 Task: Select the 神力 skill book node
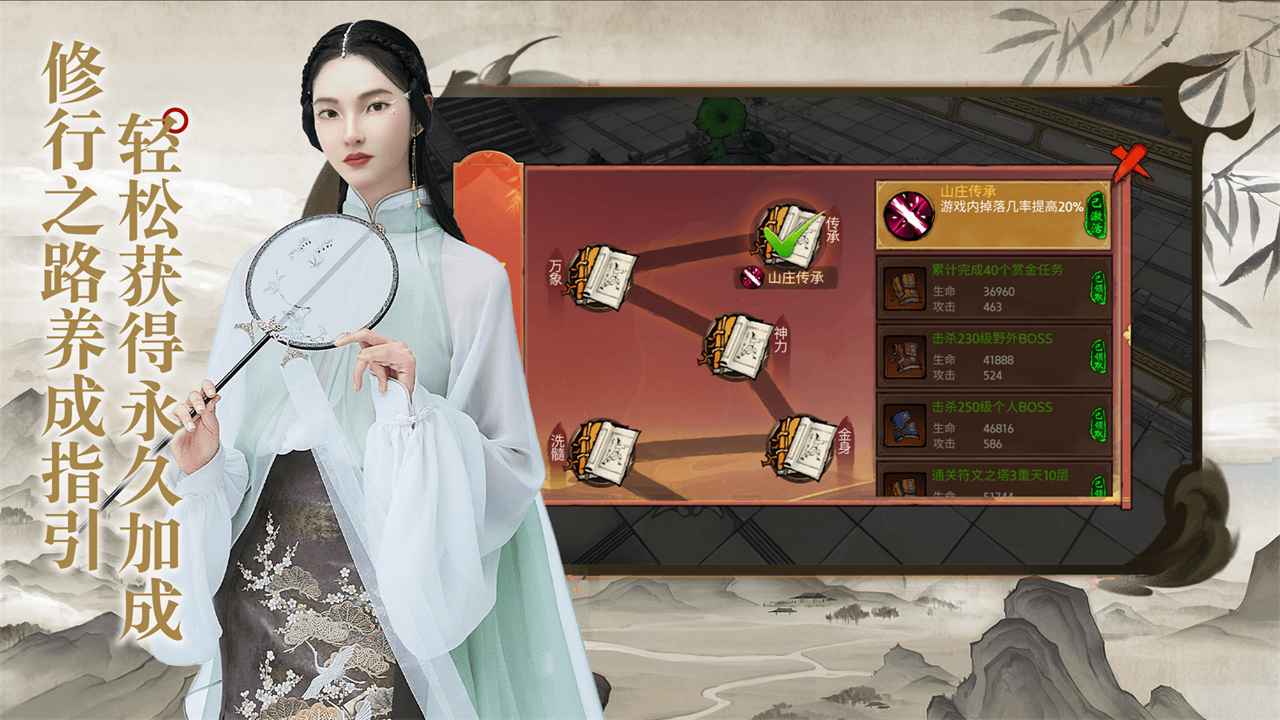pyautogui.click(x=741, y=347)
